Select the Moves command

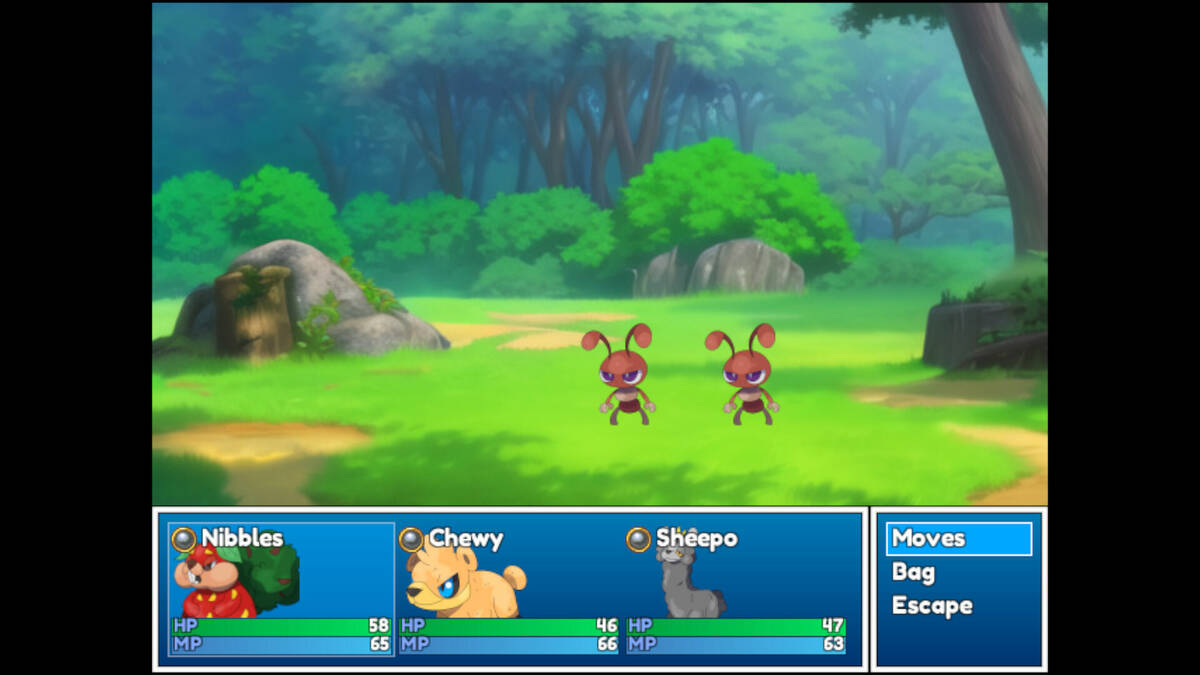tap(958, 539)
